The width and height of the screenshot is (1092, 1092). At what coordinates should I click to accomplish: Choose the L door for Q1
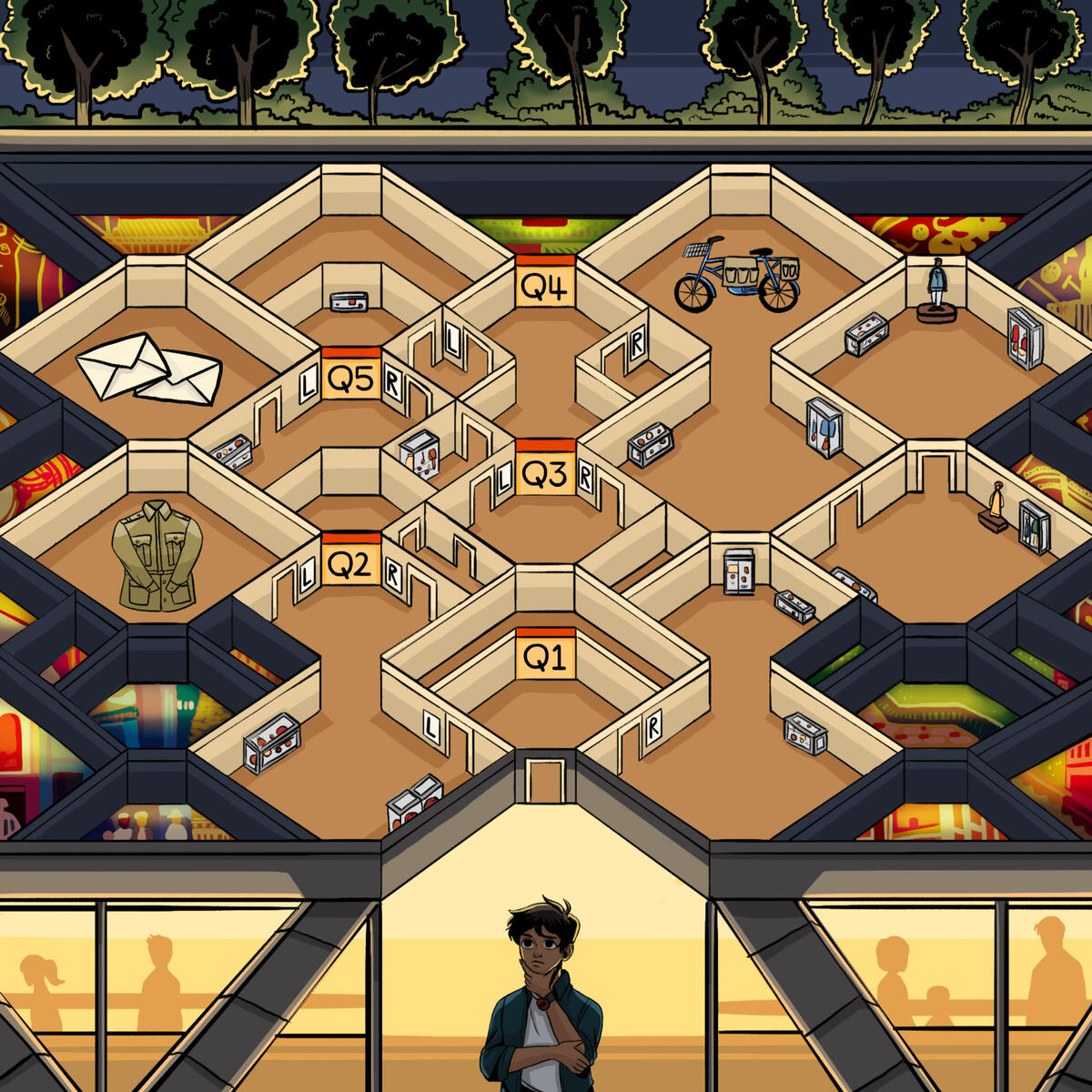tap(431, 726)
